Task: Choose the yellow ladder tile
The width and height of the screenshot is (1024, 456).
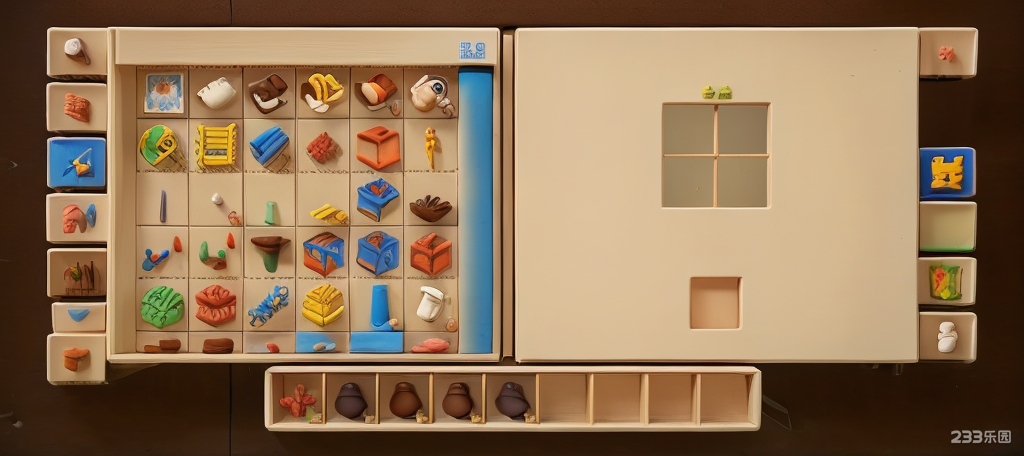Action: tap(216, 146)
